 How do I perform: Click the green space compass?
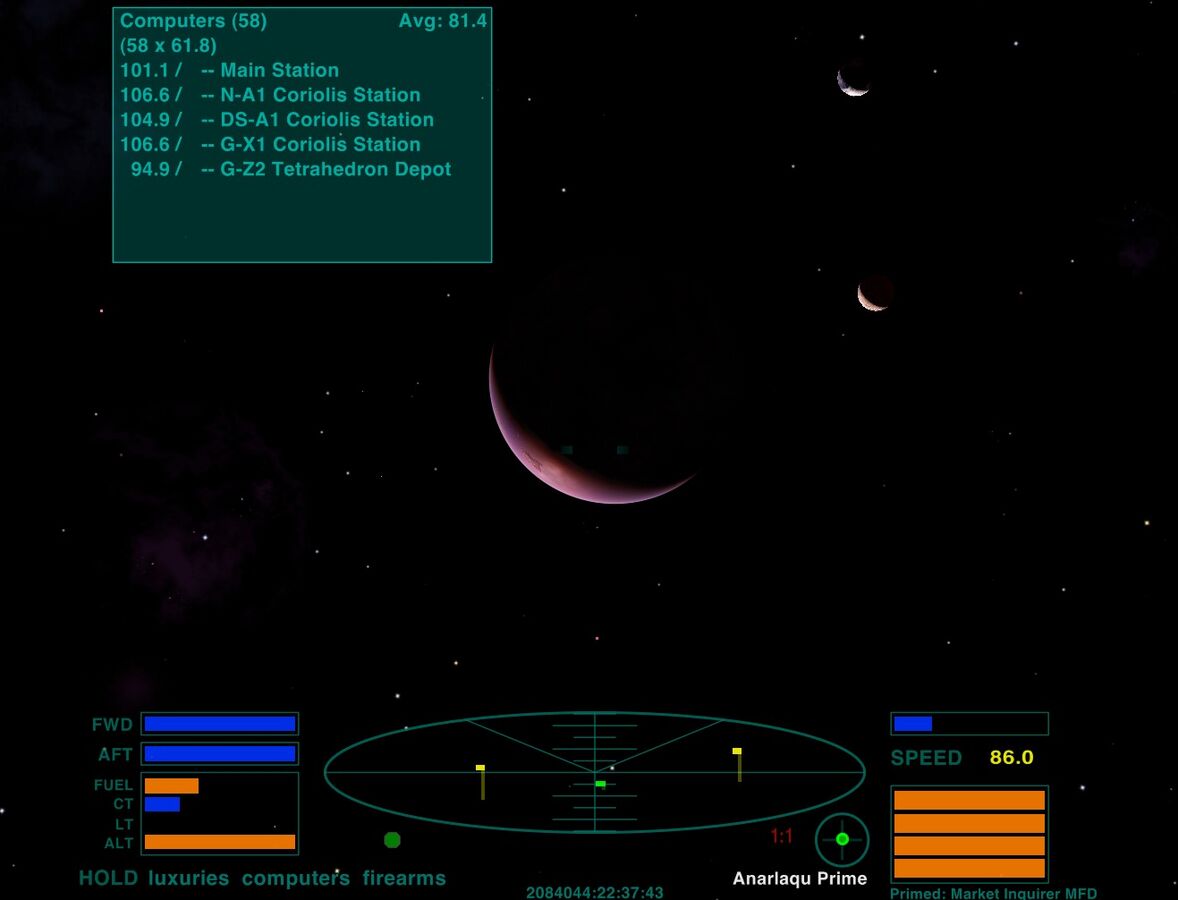842,839
